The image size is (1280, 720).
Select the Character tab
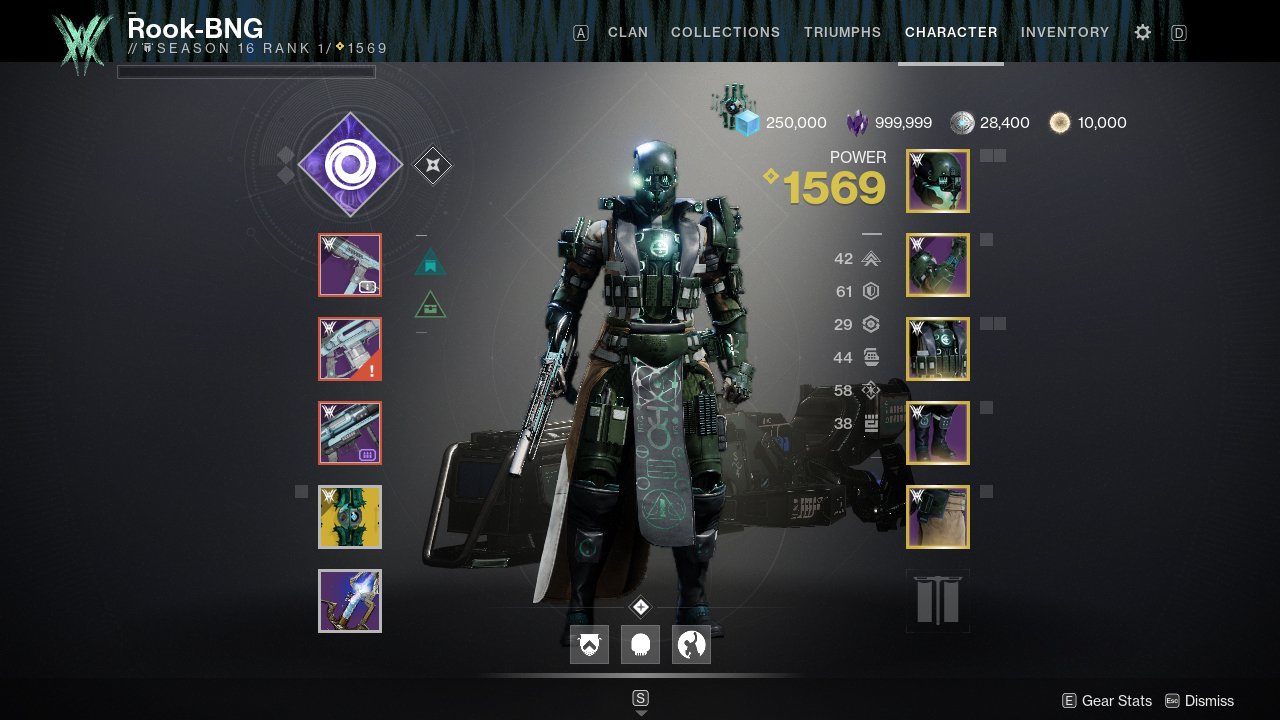pyautogui.click(x=951, y=32)
